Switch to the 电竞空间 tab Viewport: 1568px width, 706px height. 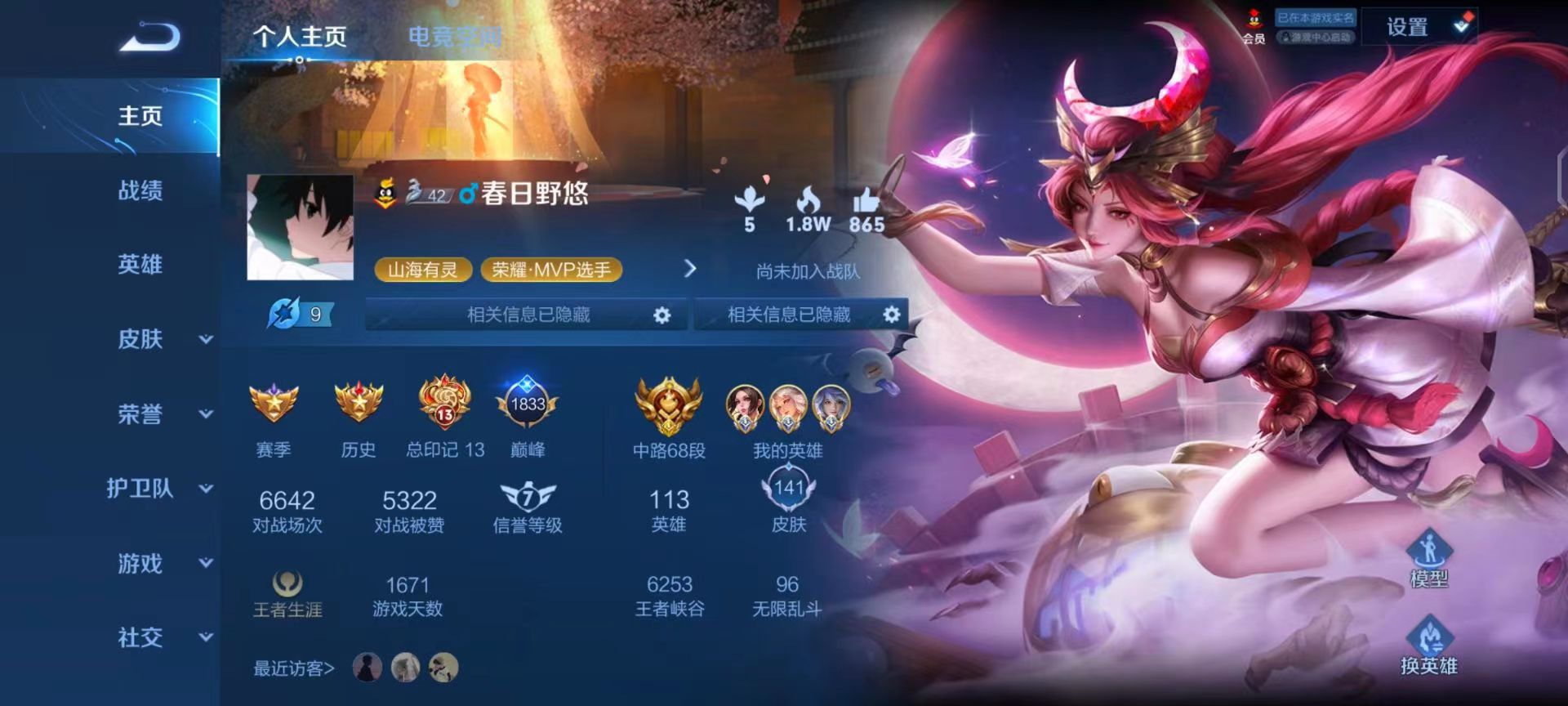coord(455,35)
